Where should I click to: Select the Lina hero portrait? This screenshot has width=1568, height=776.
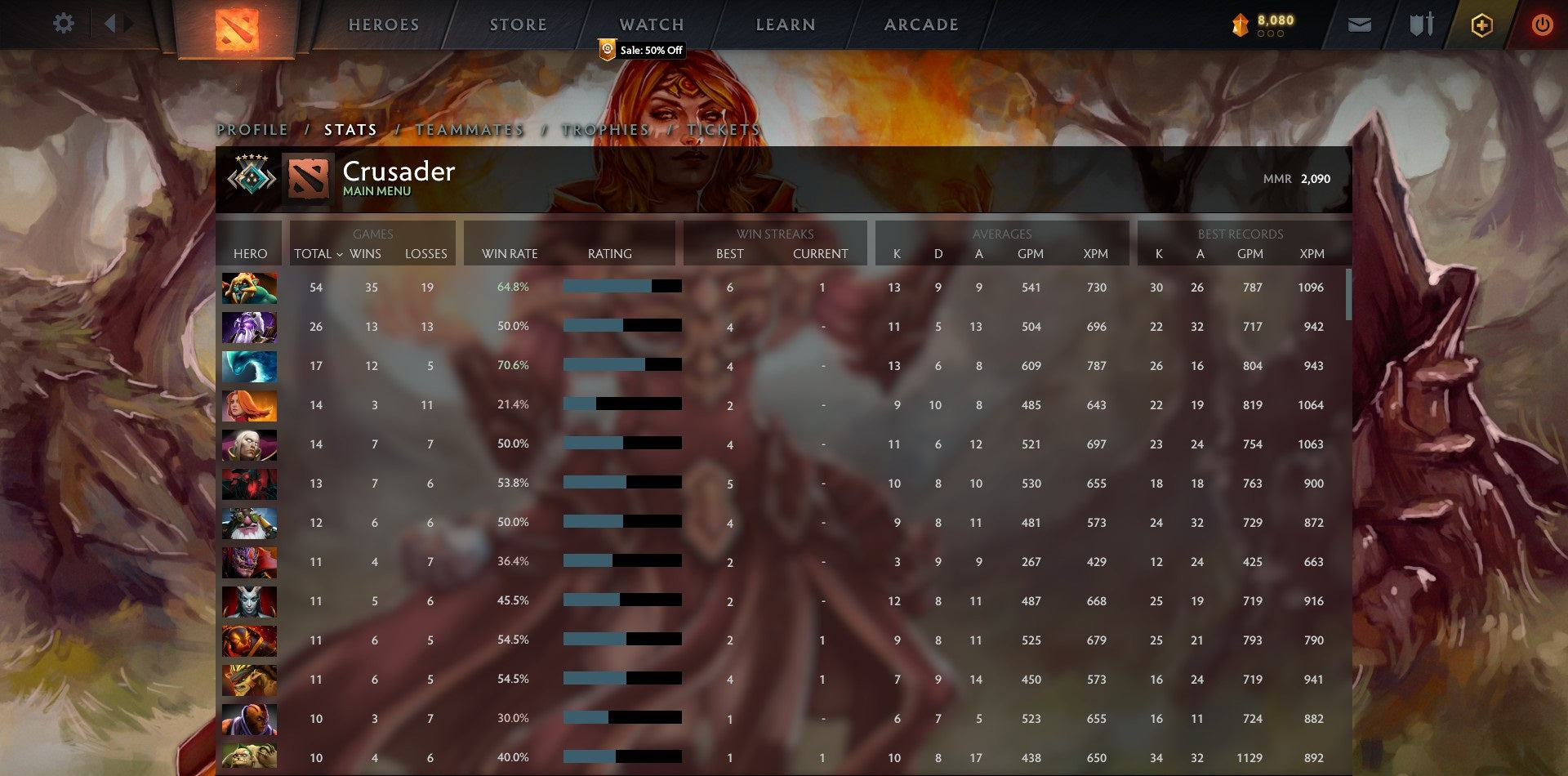click(x=249, y=404)
